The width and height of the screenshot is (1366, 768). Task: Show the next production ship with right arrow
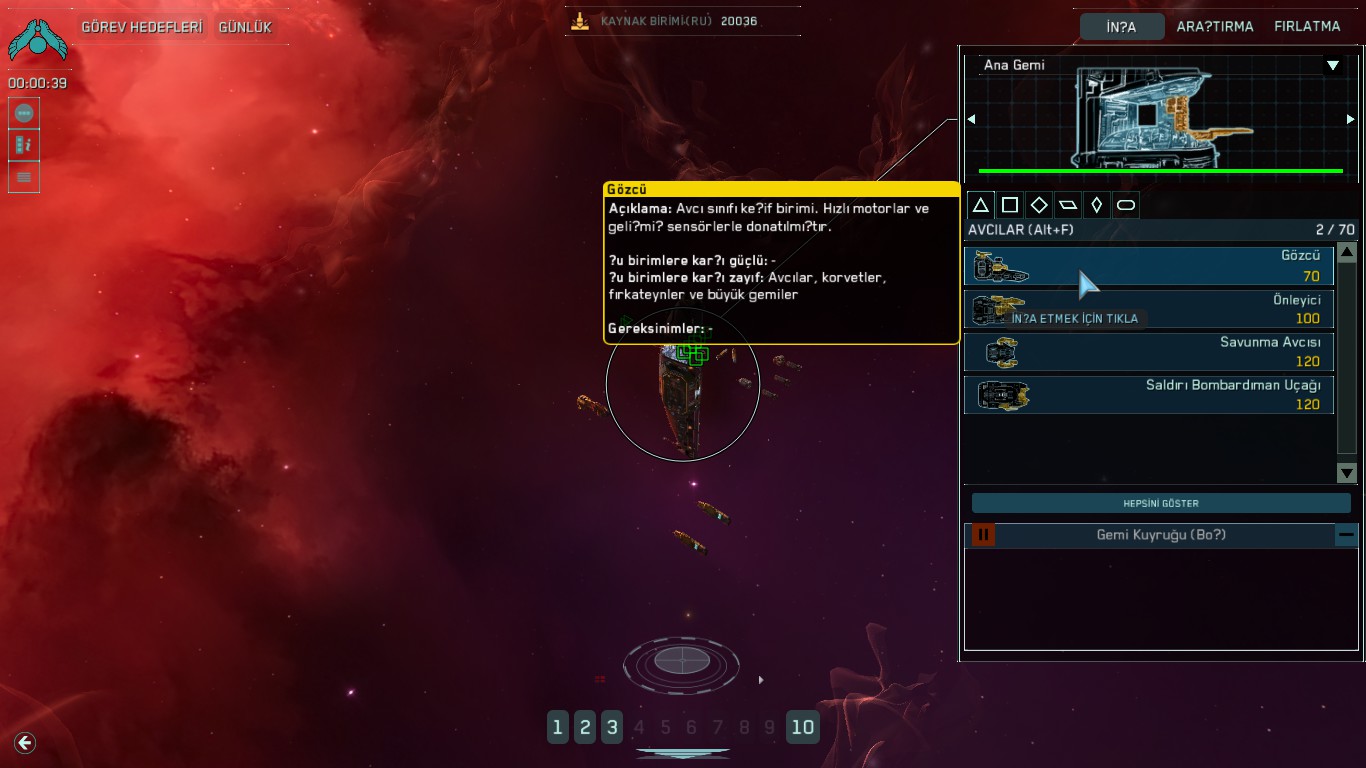click(1351, 119)
